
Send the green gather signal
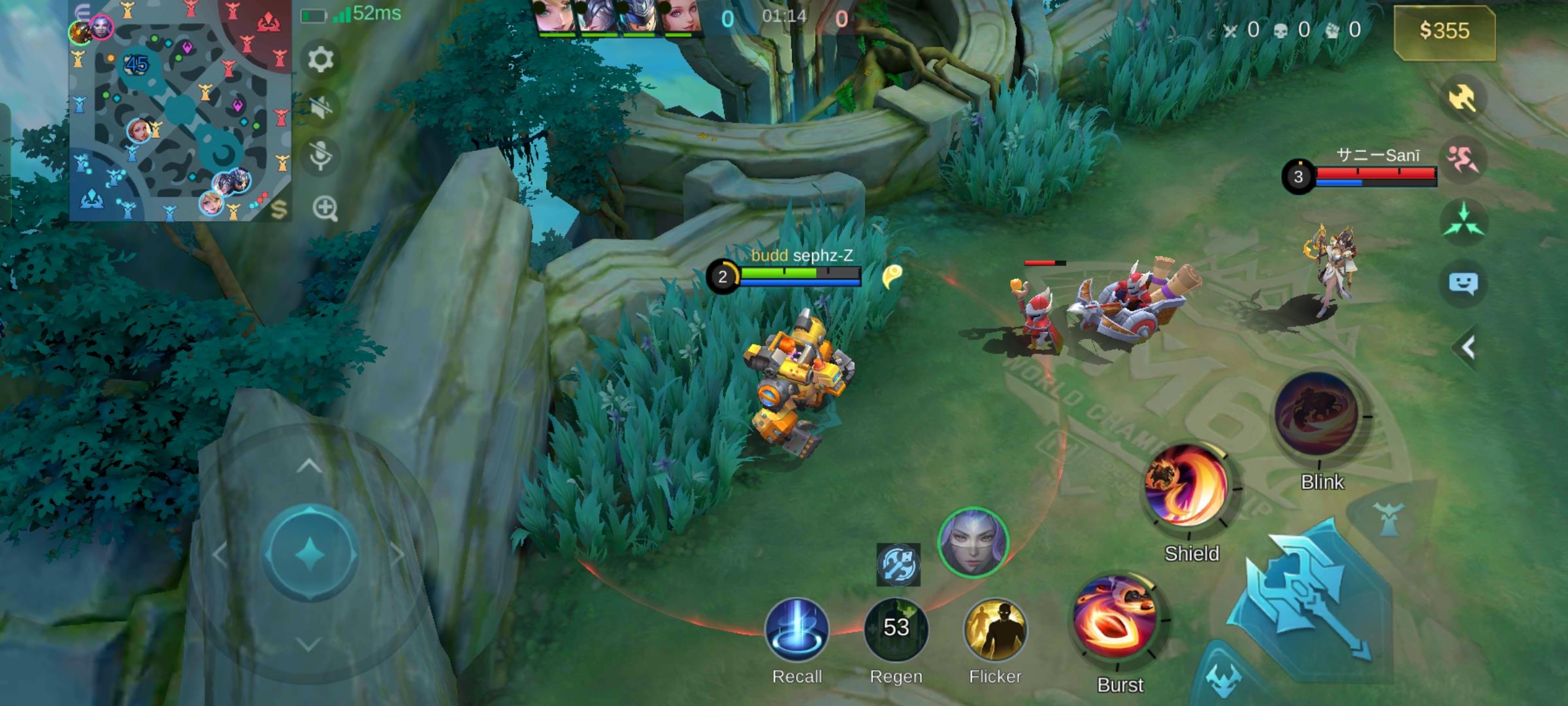click(x=1463, y=220)
